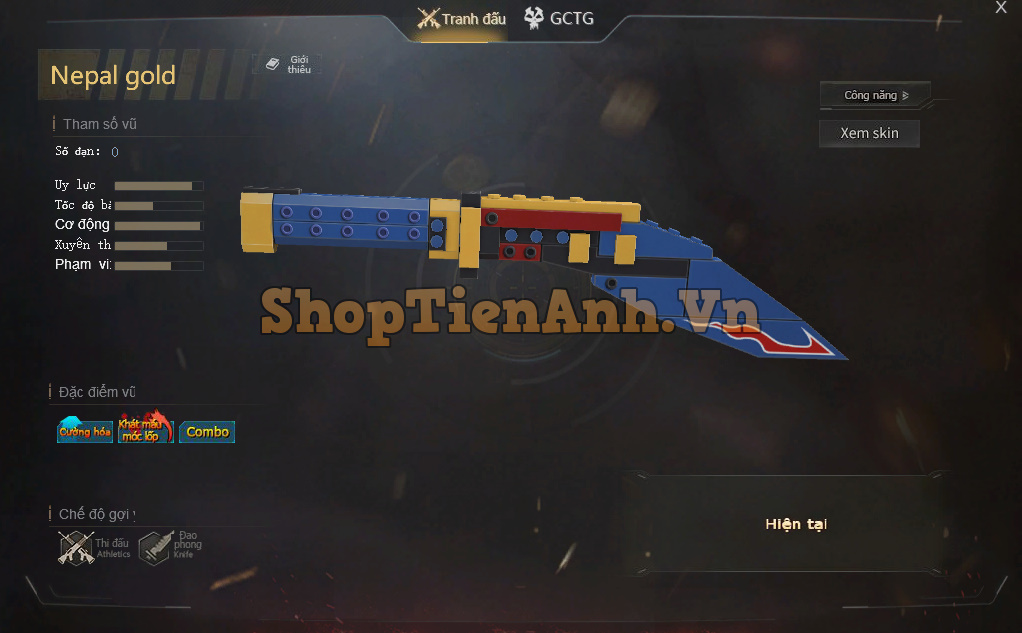This screenshot has height=633, width=1022.
Task: Pick the Đao phong Knife mode icon
Action: [x=170, y=547]
